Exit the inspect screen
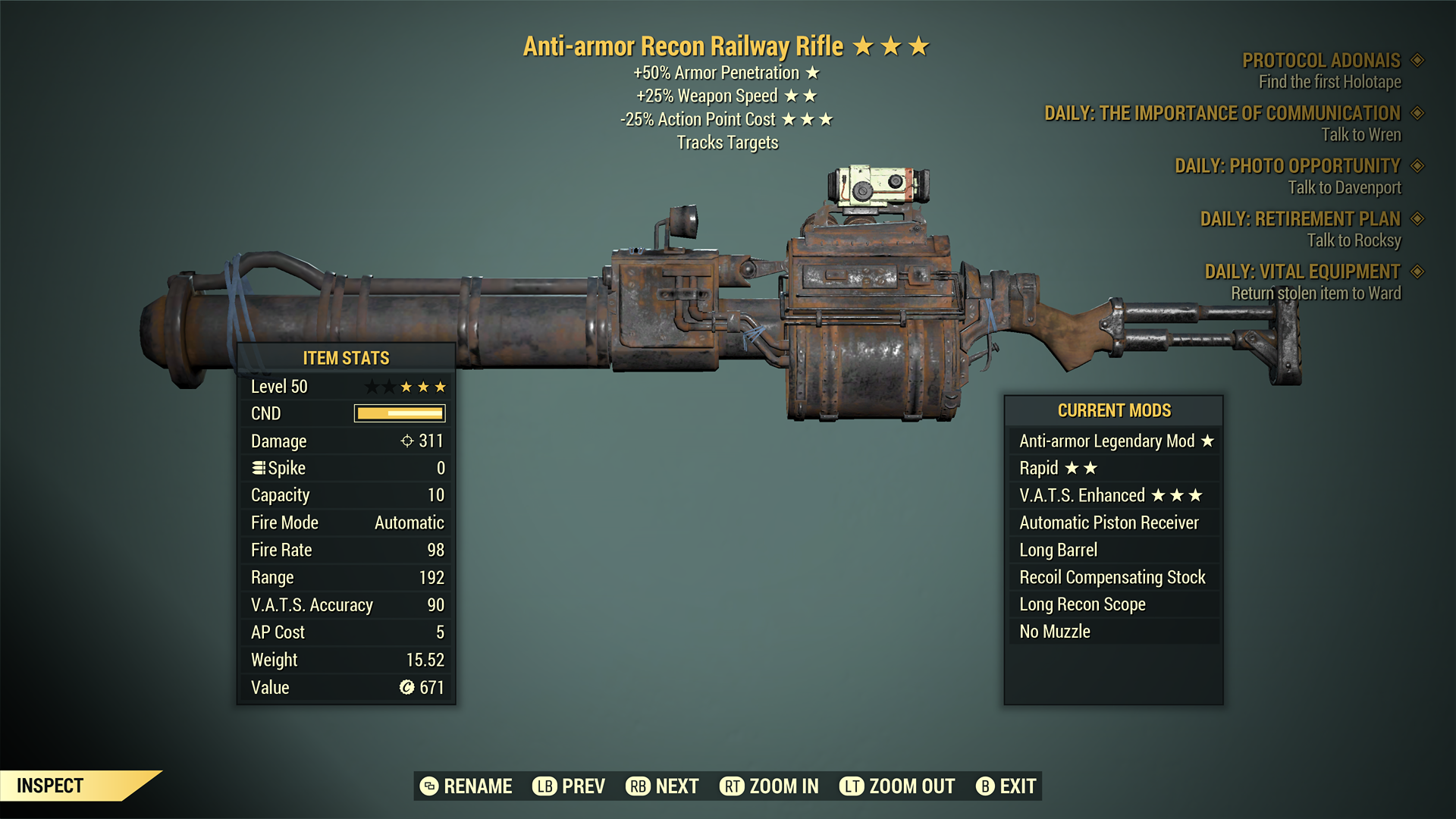Image resolution: width=1456 pixels, height=819 pixels. click(1006, 786)
